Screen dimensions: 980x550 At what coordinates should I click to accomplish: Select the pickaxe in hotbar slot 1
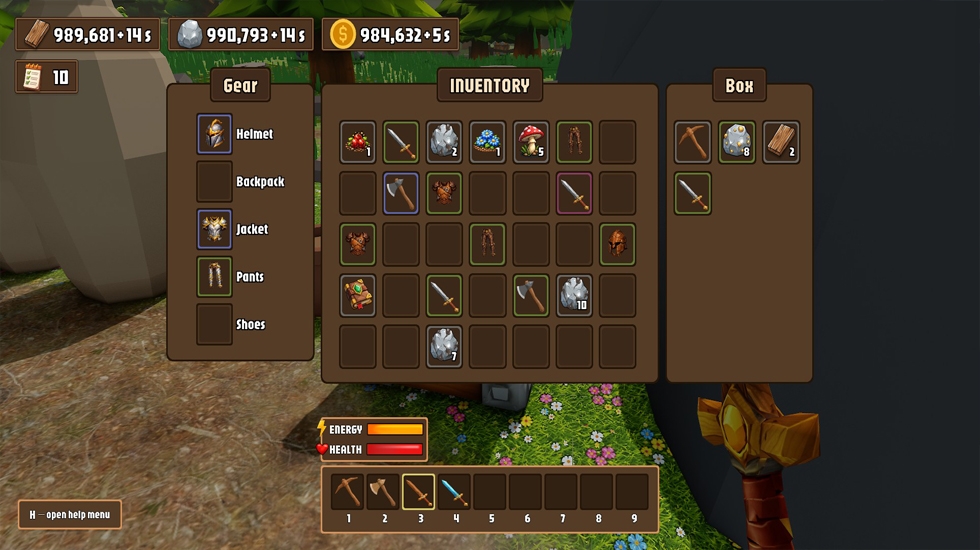(347, 492)
